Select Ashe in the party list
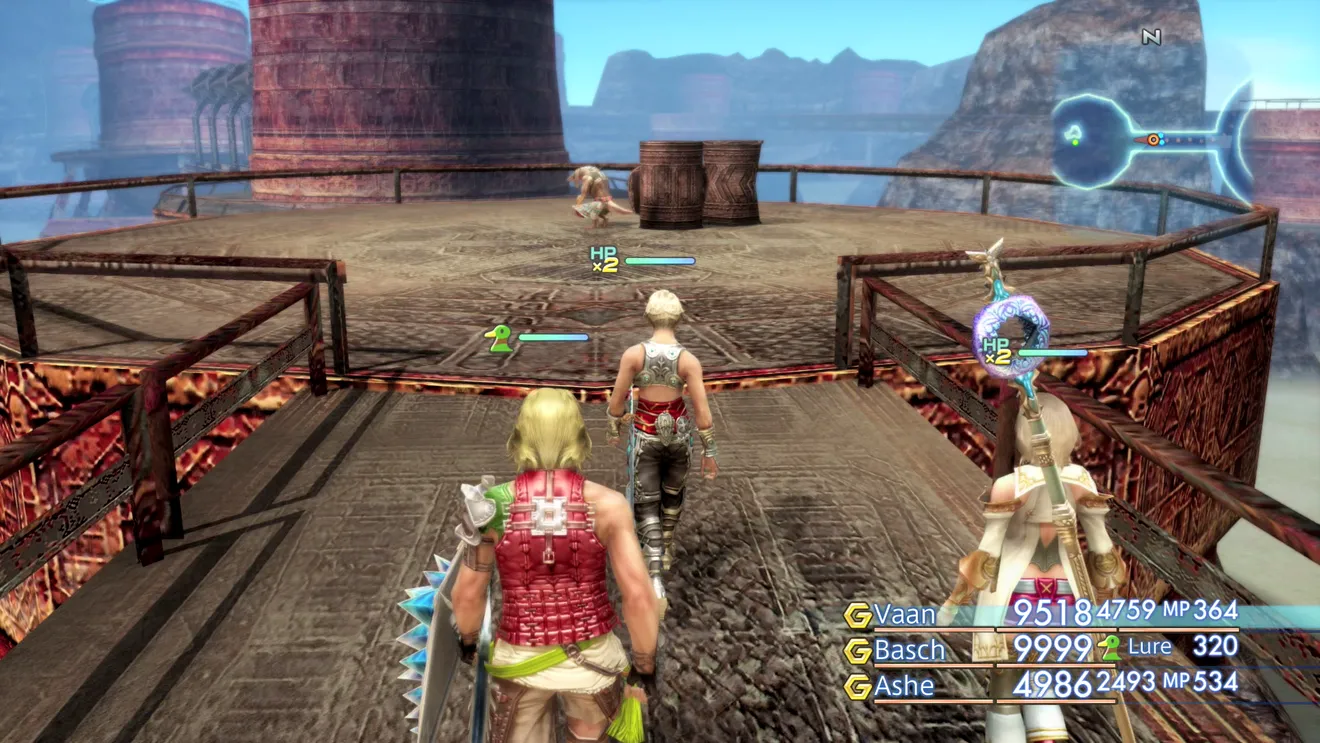The width and height of the screenshot is (1320, 743). 903,685
